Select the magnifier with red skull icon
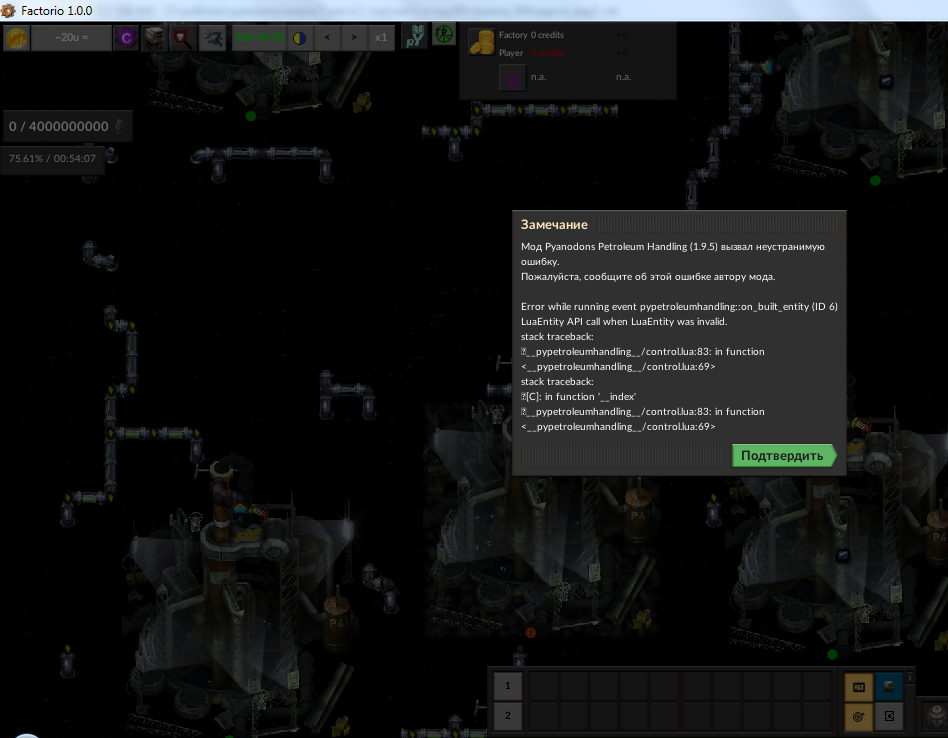 coord(183,39)
